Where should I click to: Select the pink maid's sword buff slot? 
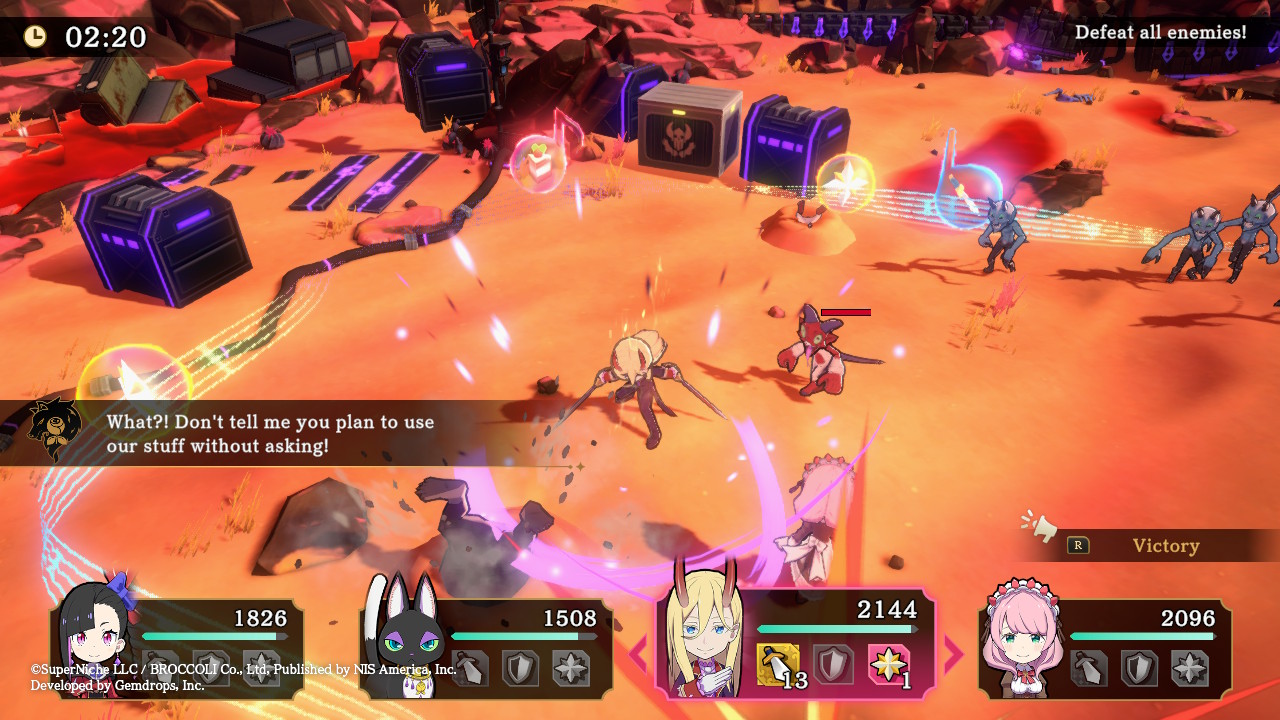tap(1091, 668)
